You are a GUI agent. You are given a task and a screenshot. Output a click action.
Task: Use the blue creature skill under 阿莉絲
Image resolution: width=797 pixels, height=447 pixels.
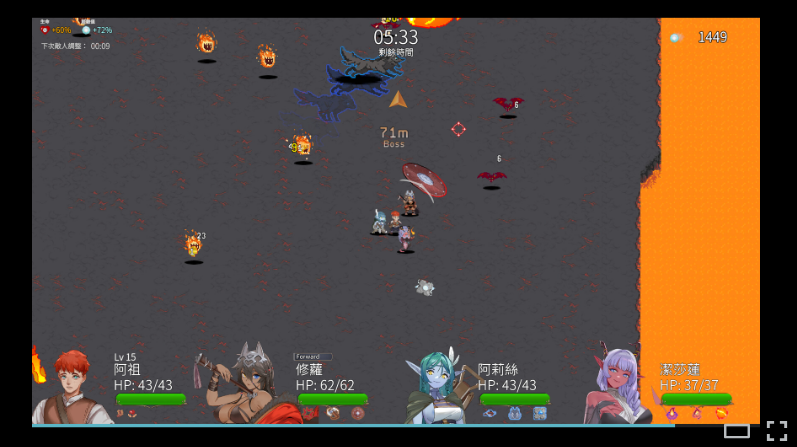pyautogui.click(x=515, y=413)
